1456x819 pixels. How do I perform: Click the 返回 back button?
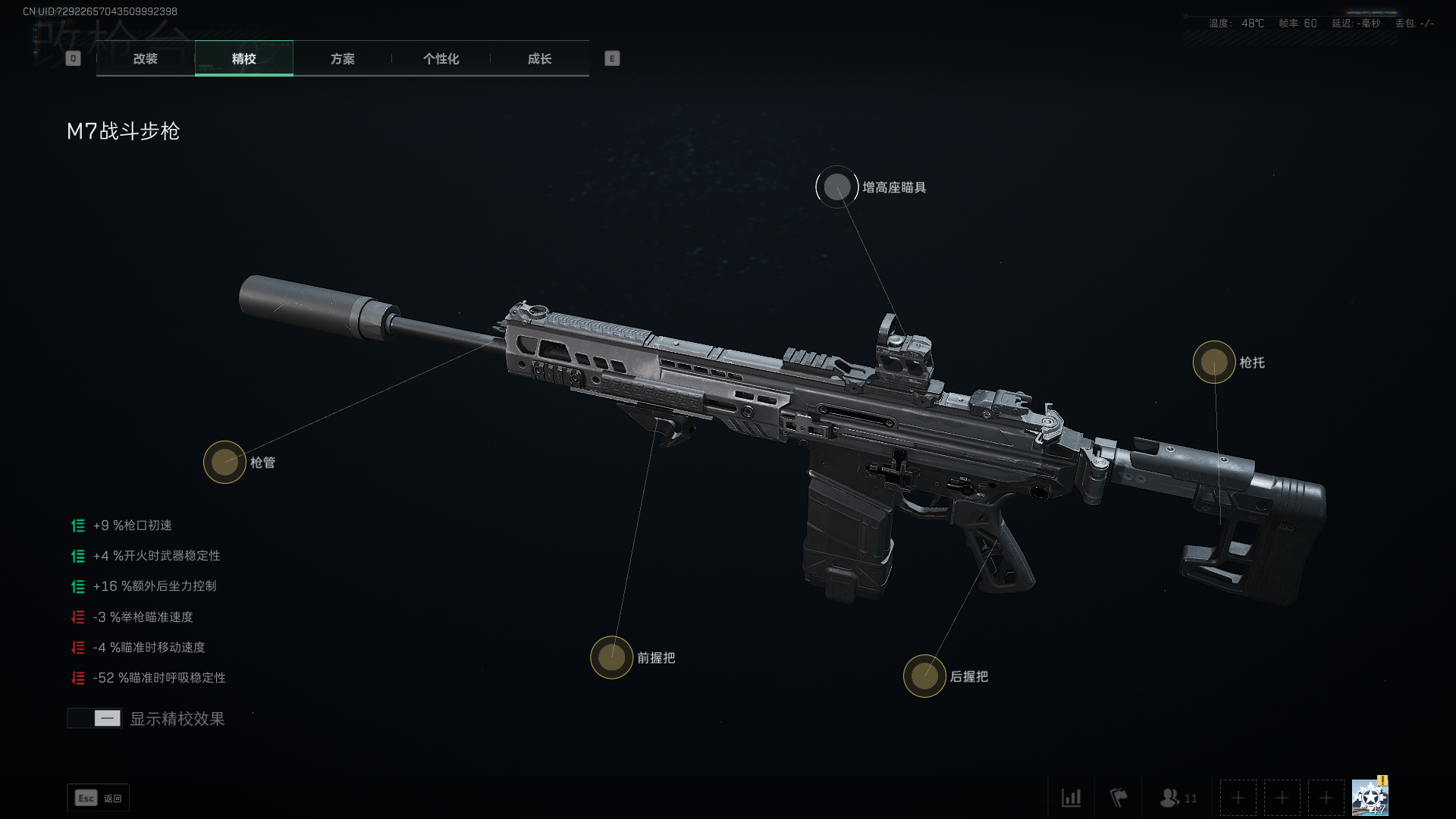click(x=99, y=798)
